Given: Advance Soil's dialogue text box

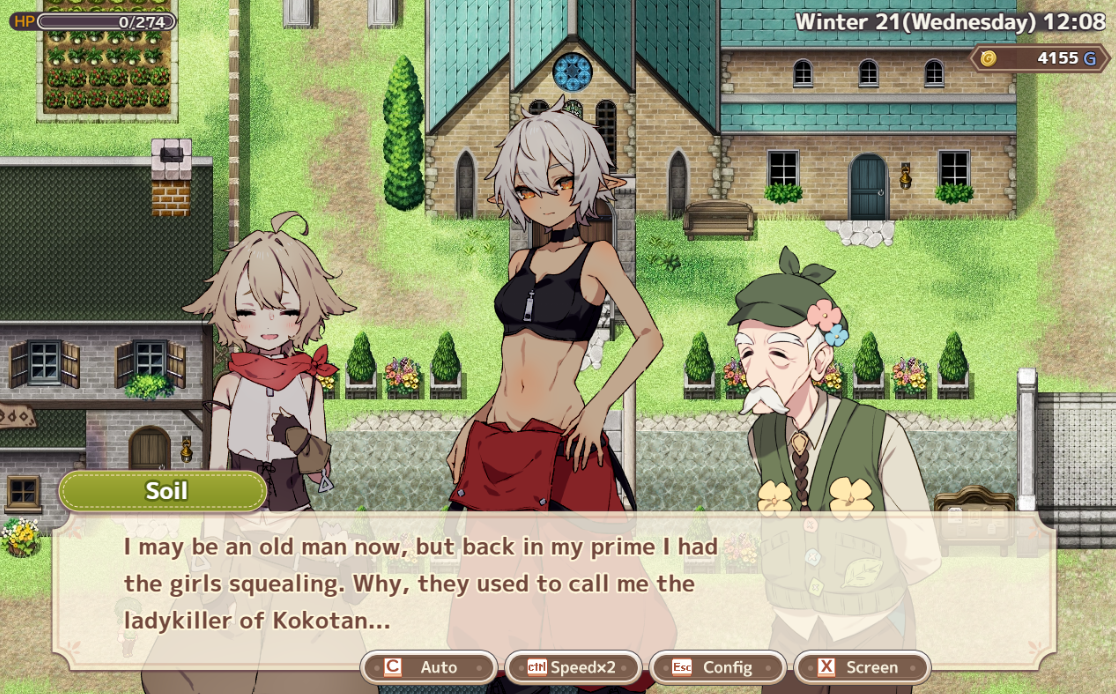Looking at the screenshot, I should tap(555, 584).
